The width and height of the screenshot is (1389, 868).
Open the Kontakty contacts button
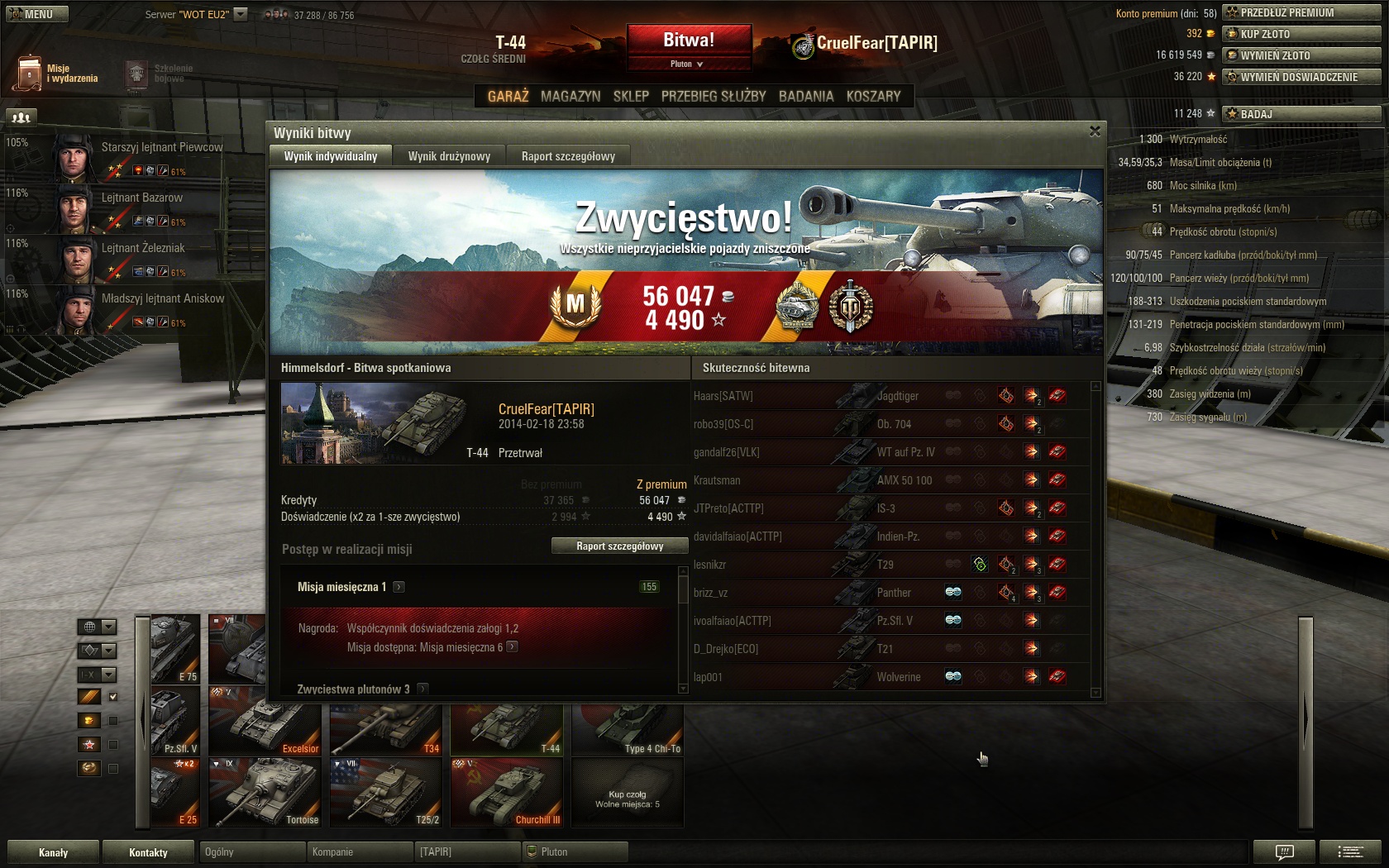click(x=148, y=852)
